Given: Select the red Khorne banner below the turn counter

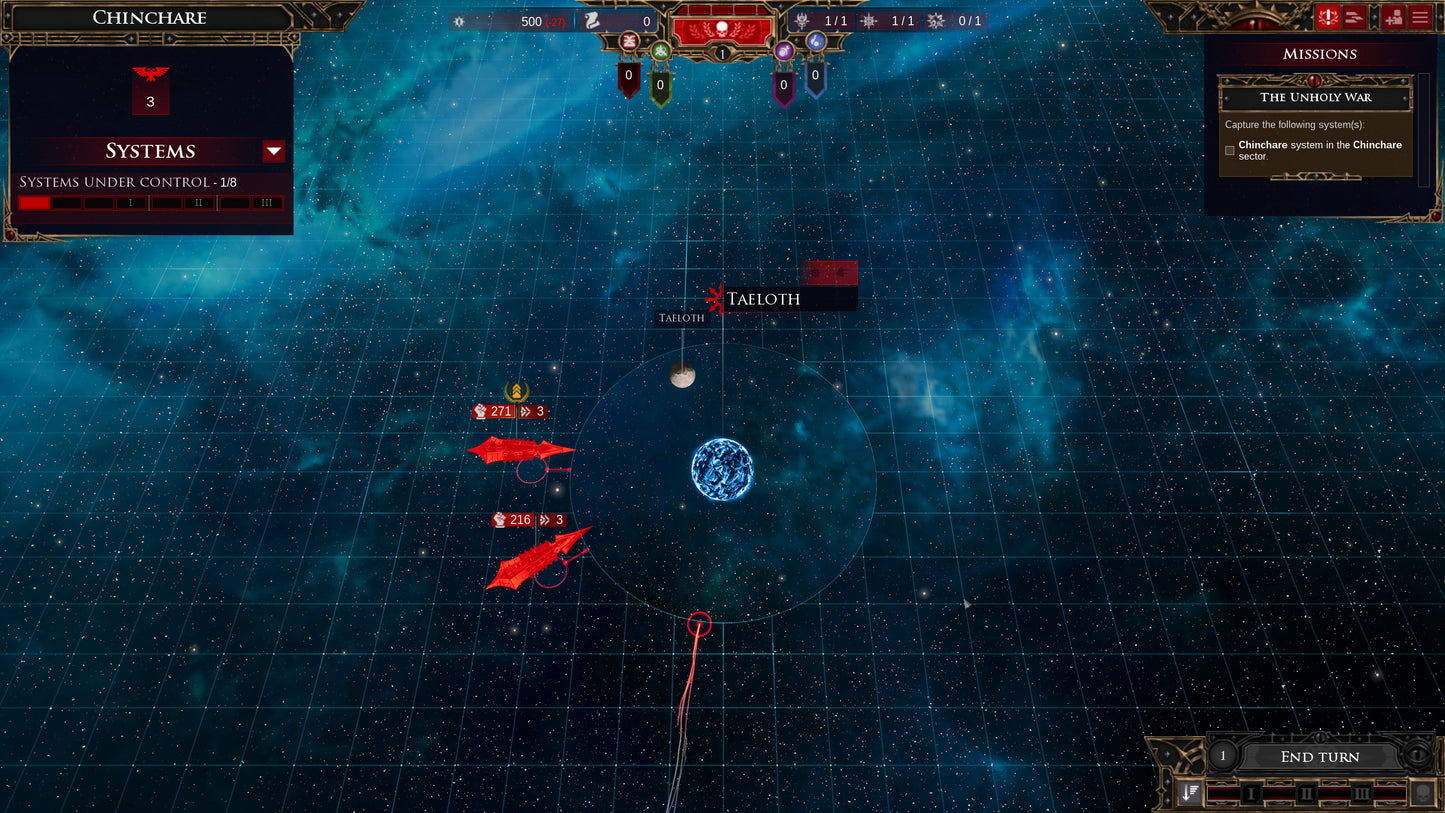Looking at the screenshot, I should point(628,78).
